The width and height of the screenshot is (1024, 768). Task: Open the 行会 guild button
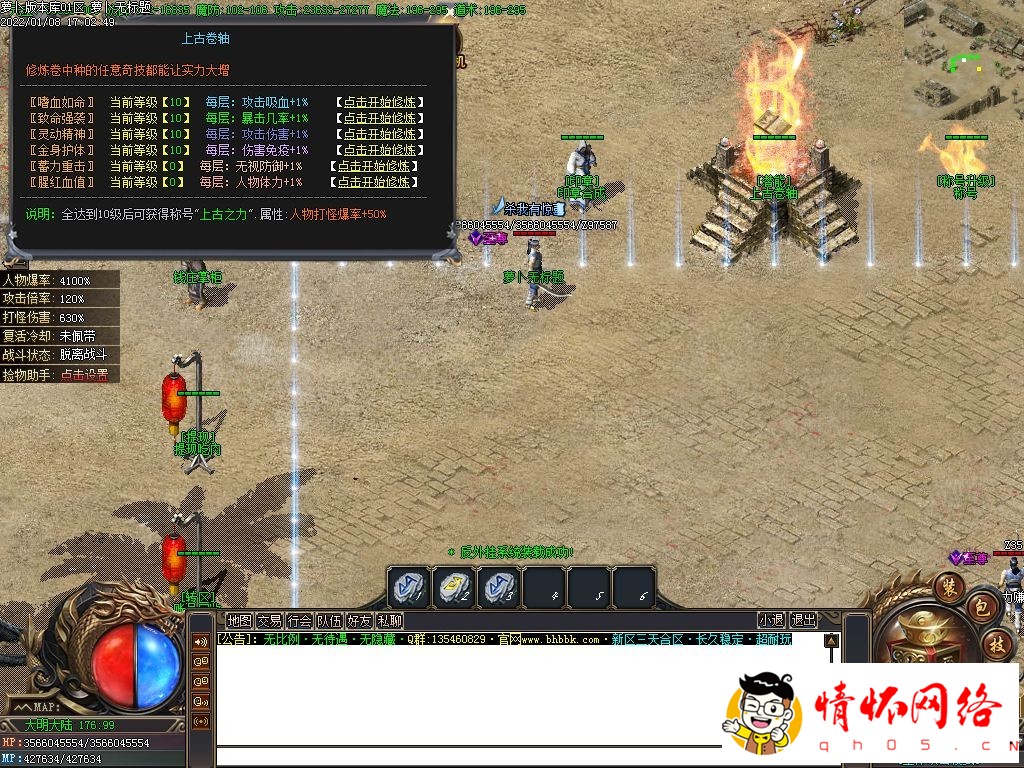(299, 620)
